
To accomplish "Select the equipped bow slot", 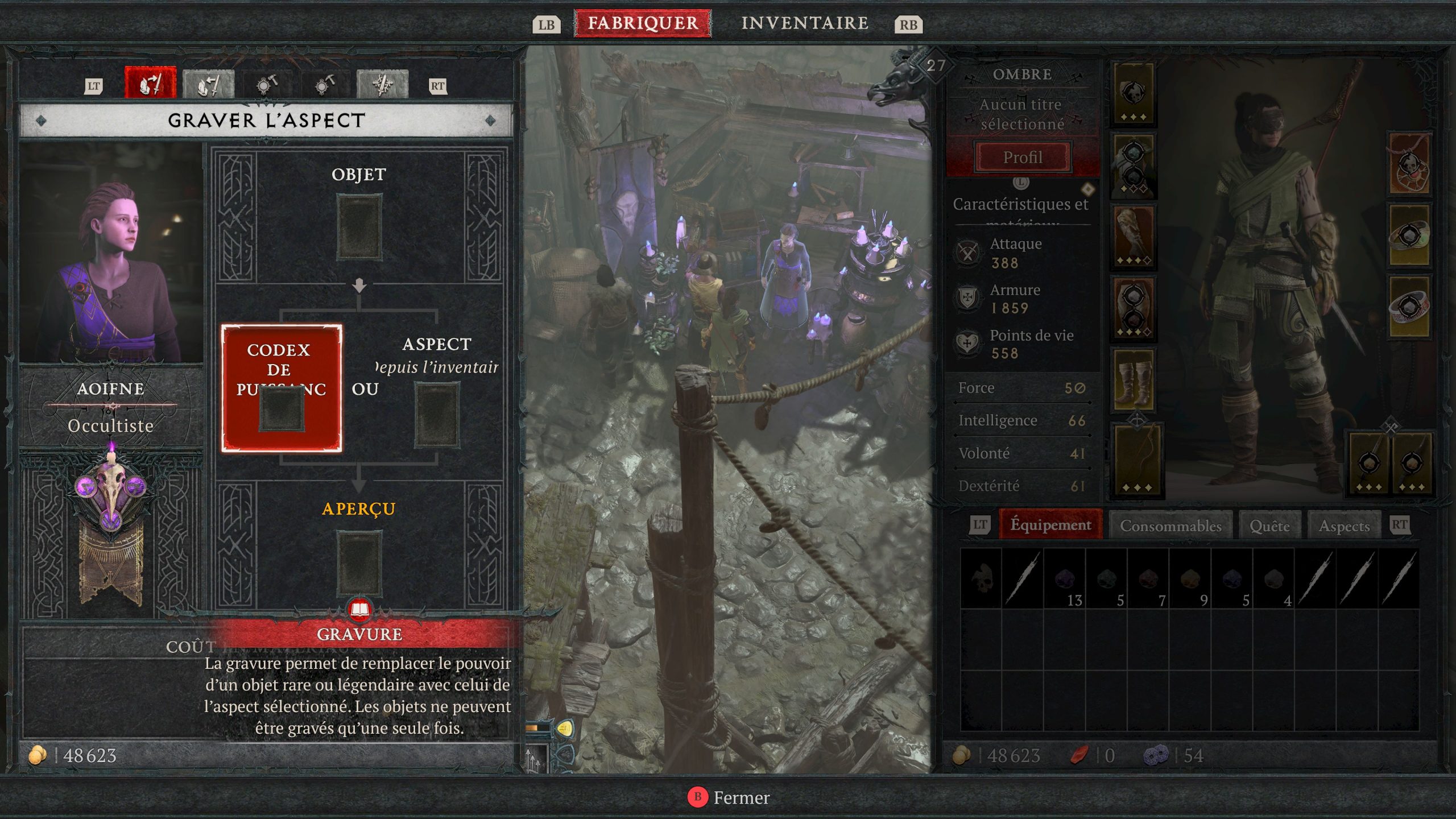I will click(1136, 460).
